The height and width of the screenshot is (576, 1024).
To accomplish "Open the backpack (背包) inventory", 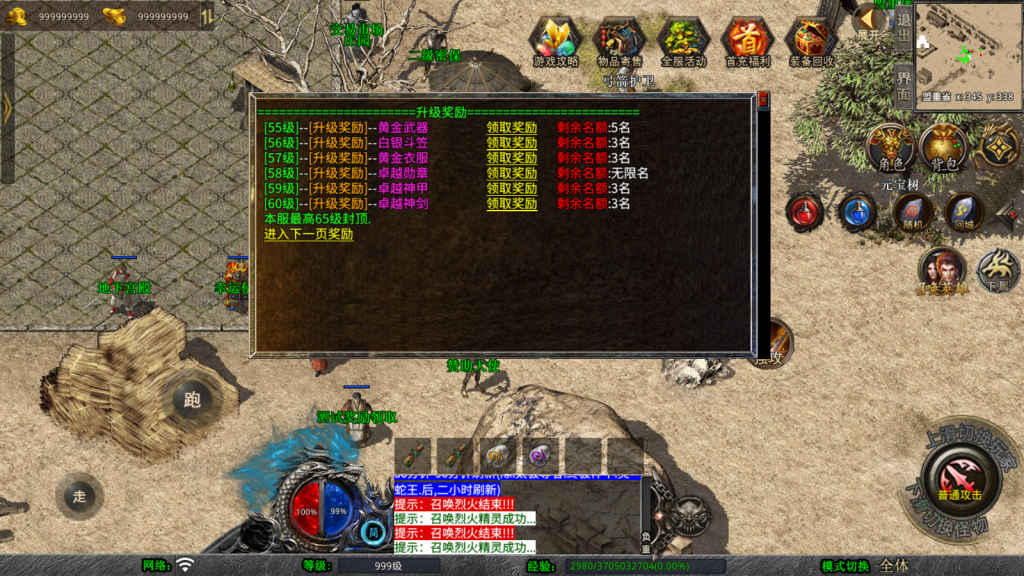I will point(944,148).
